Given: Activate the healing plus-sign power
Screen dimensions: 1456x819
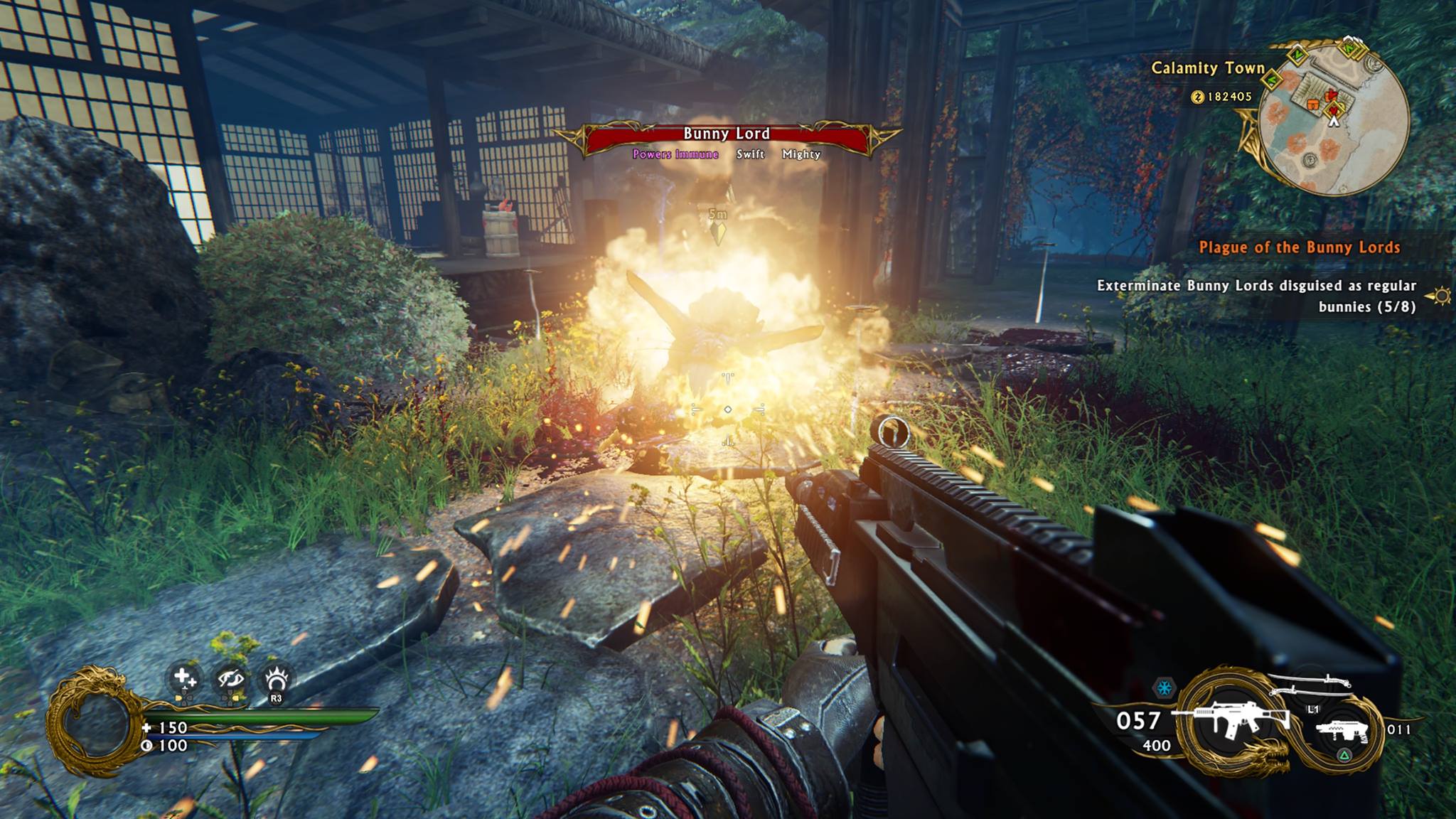Looking at the screenshot, I should click(x=185, y=678).
